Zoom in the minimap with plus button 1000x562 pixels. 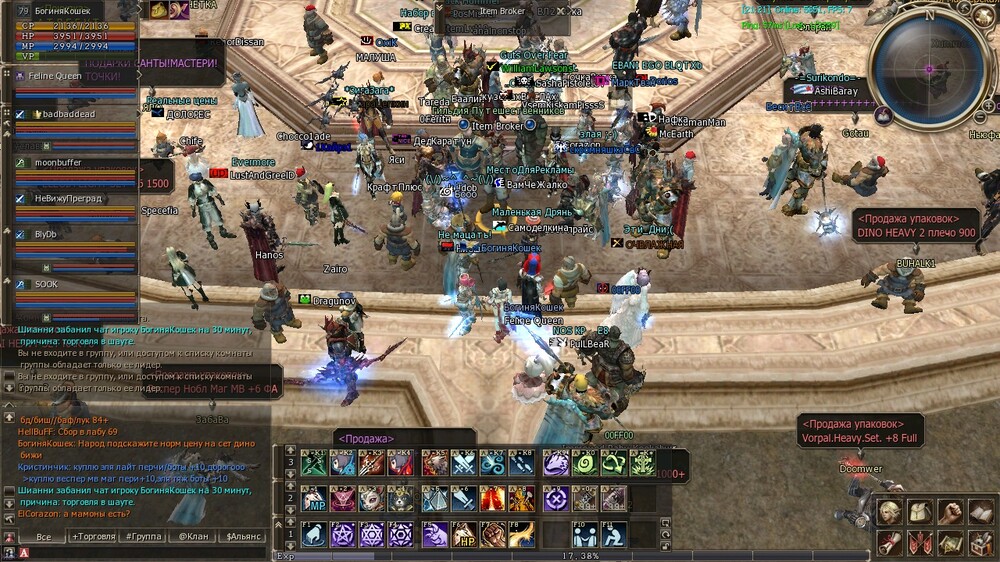coord(990,104)
